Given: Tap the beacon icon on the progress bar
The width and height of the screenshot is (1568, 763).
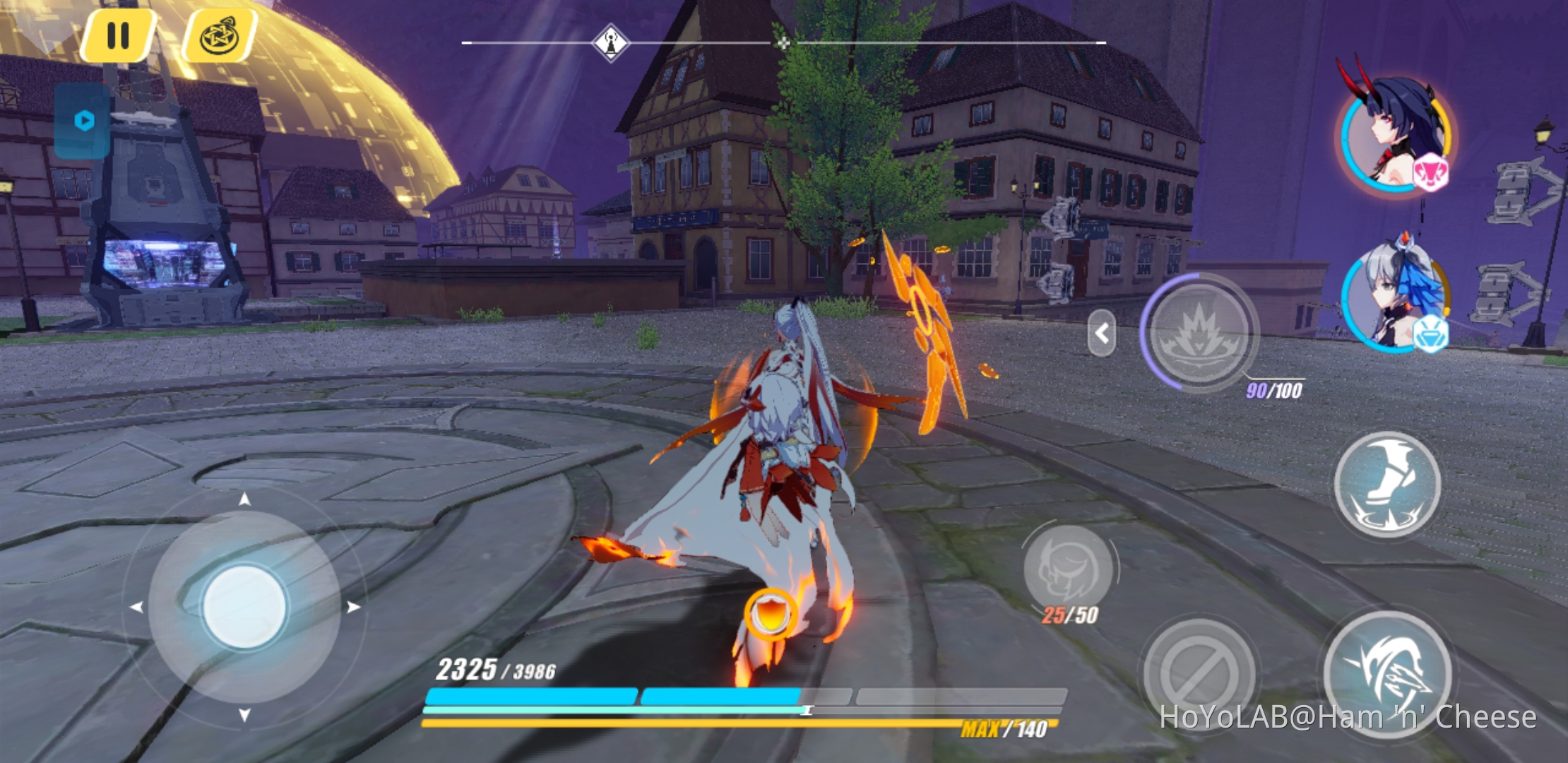Looking at the screenshot, I should coord(611,42).
